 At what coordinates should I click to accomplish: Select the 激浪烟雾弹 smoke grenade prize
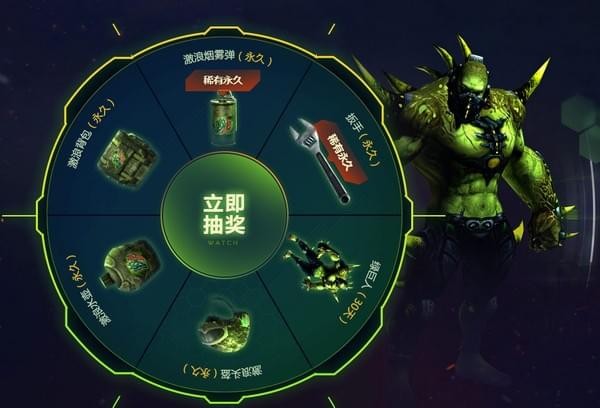tap(223, 119)
